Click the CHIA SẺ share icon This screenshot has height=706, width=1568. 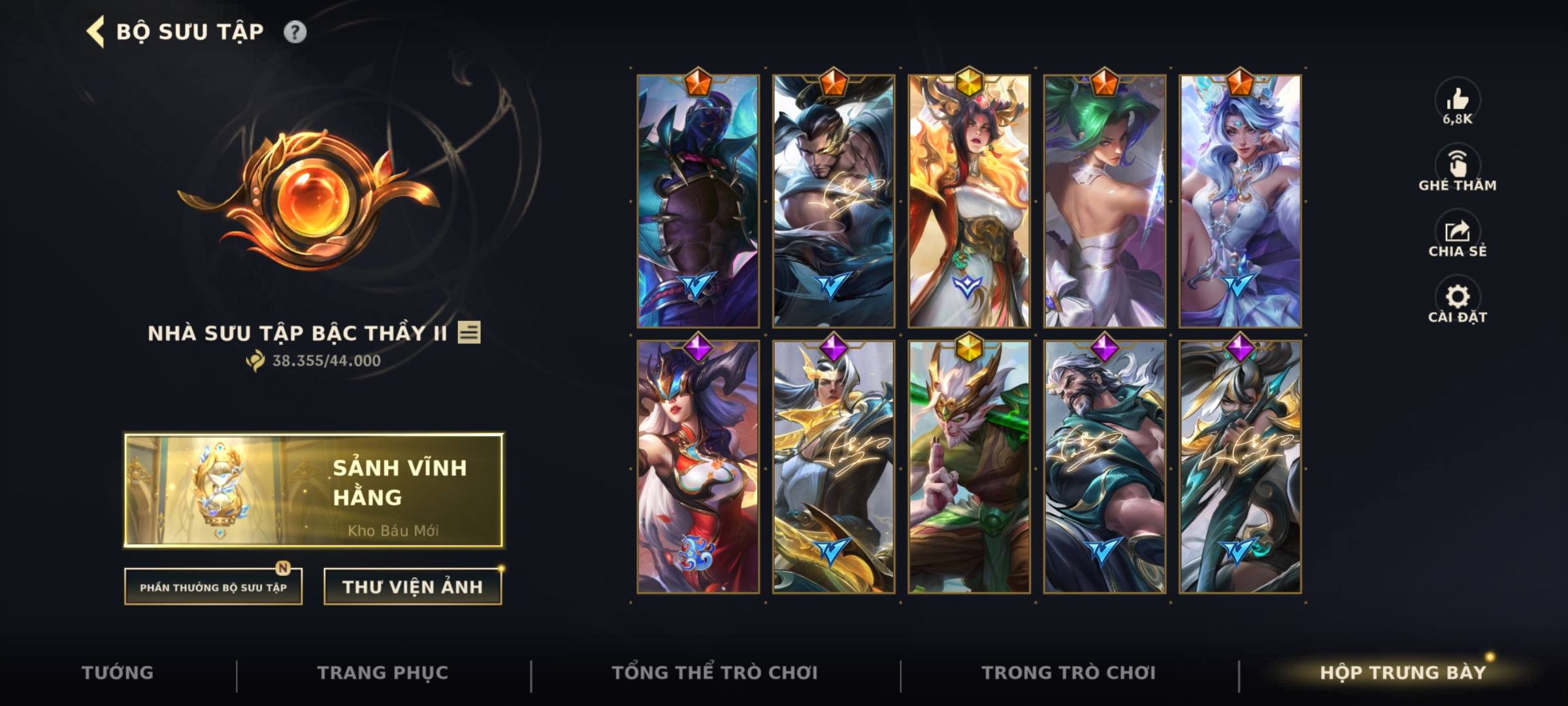click(x=1458, y=229)
